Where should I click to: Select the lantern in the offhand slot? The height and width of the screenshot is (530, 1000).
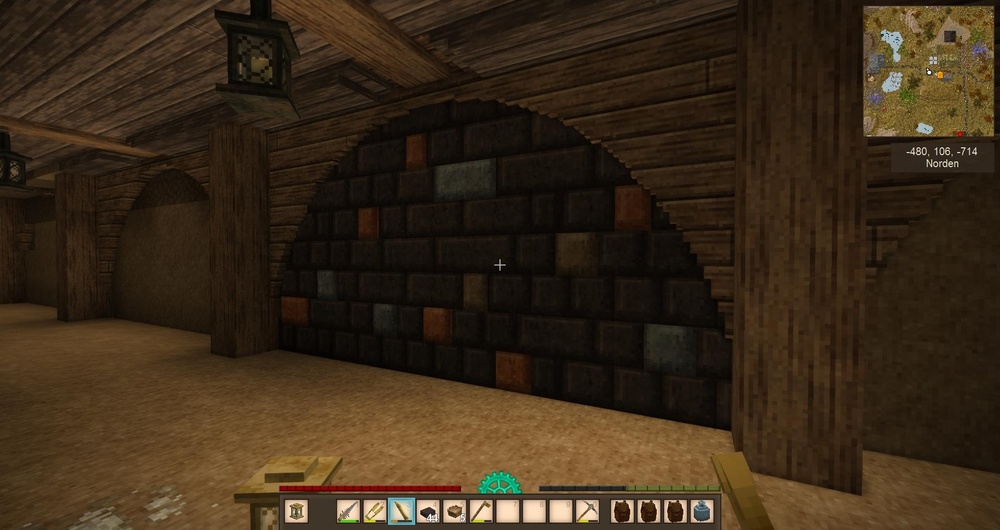299,512
